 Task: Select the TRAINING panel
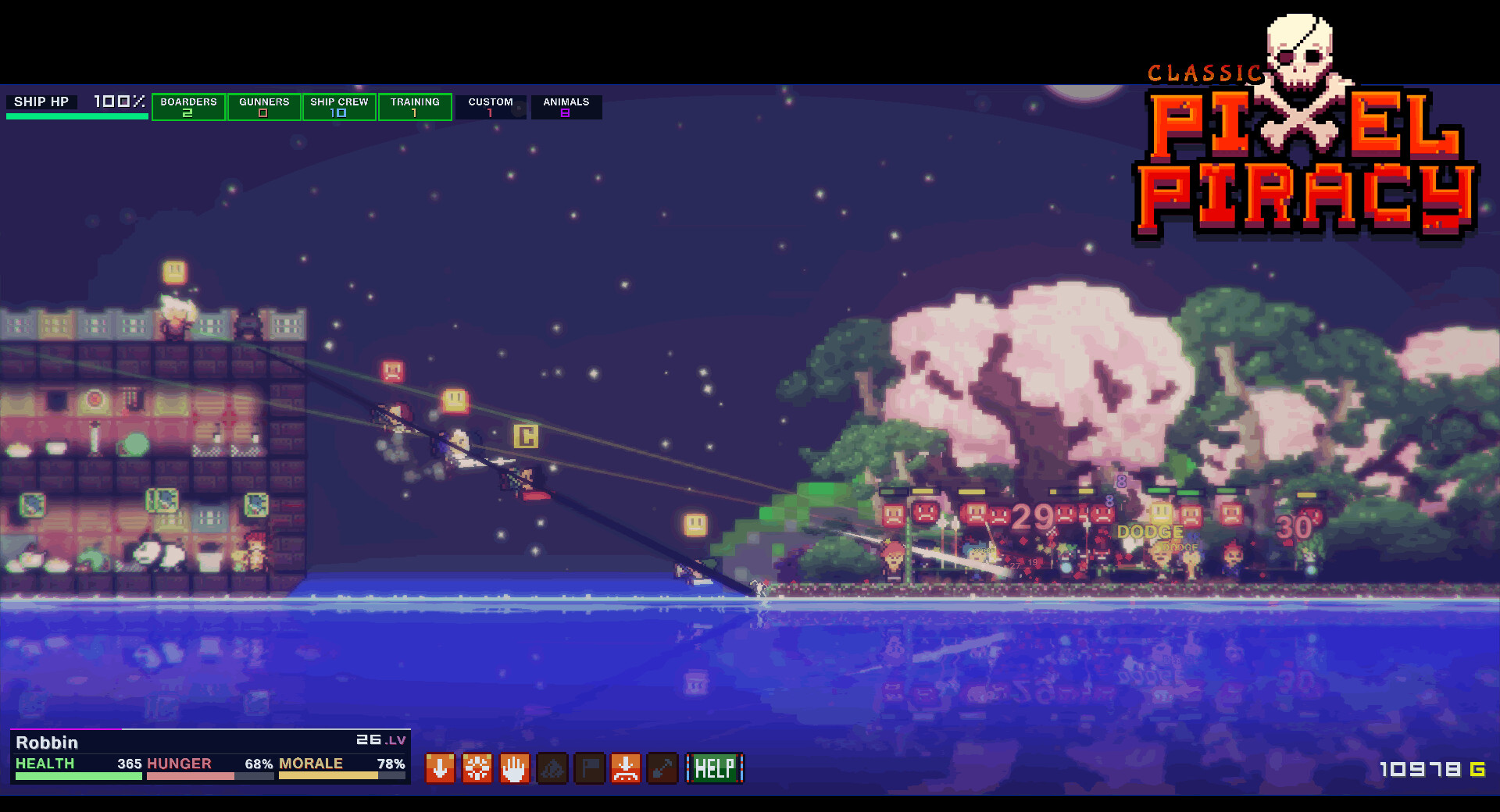(x=415, y=107)
